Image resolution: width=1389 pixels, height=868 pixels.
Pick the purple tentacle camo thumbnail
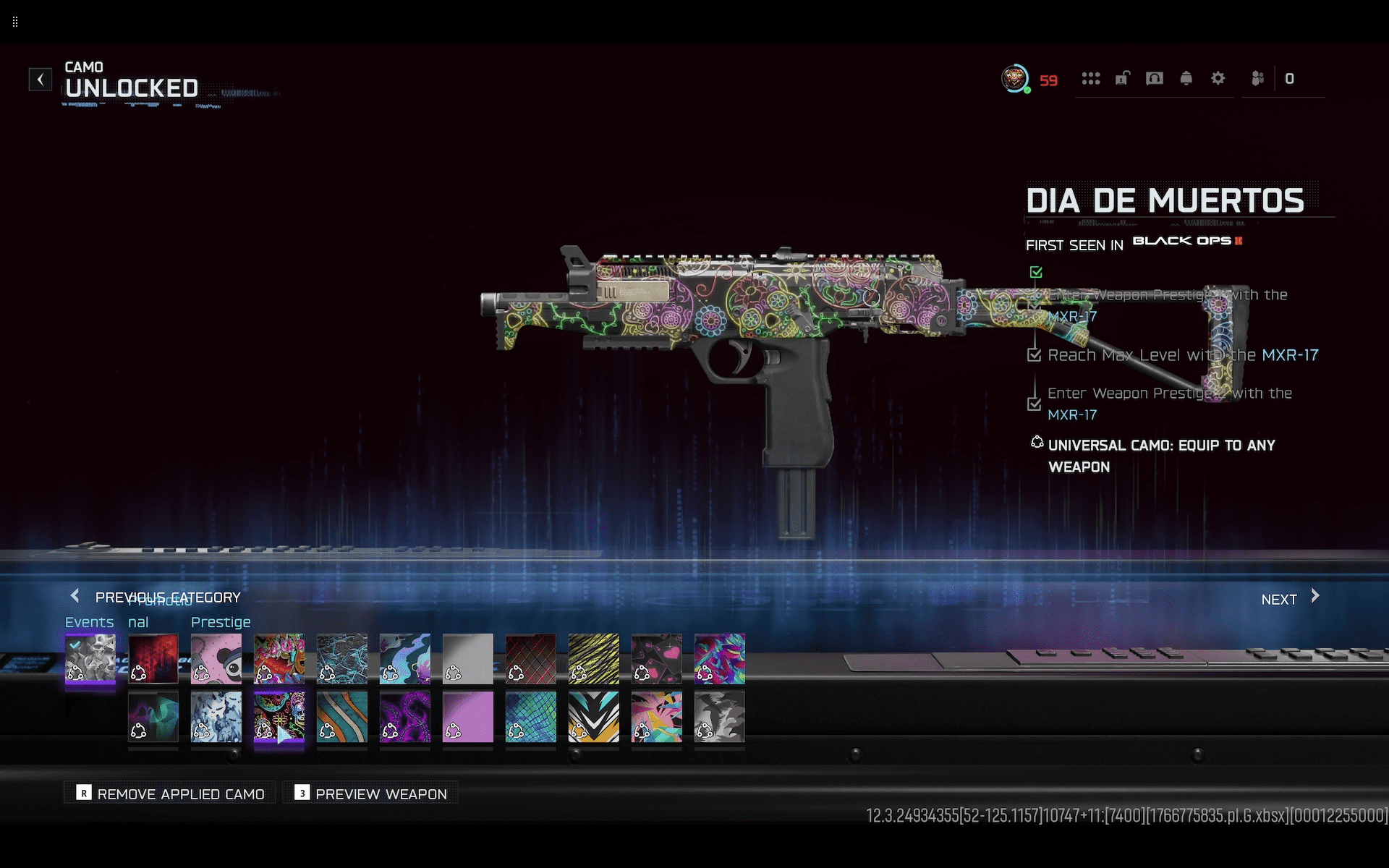(x=405, y=717)
